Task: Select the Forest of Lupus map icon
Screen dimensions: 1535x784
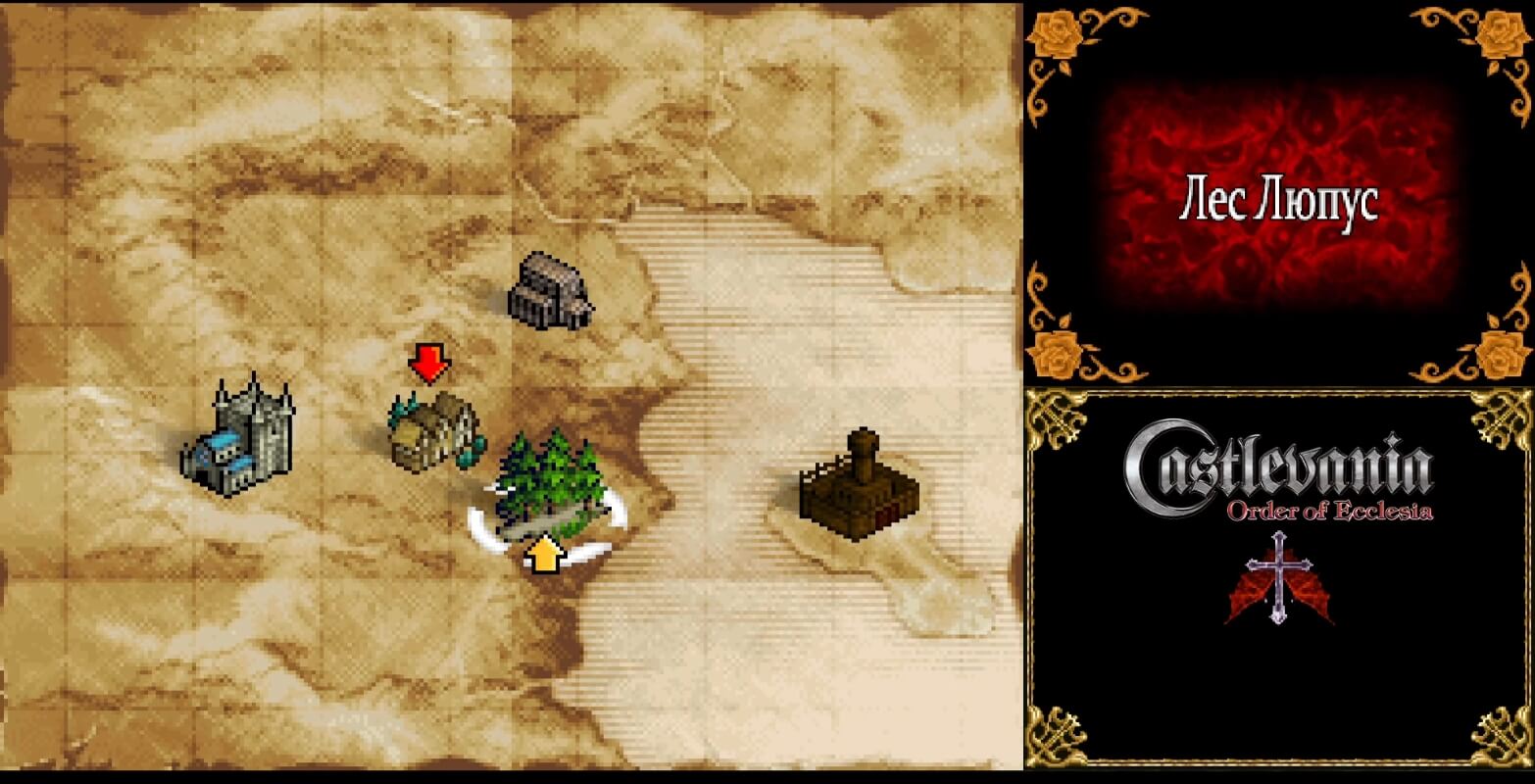Action: [549, 485]
